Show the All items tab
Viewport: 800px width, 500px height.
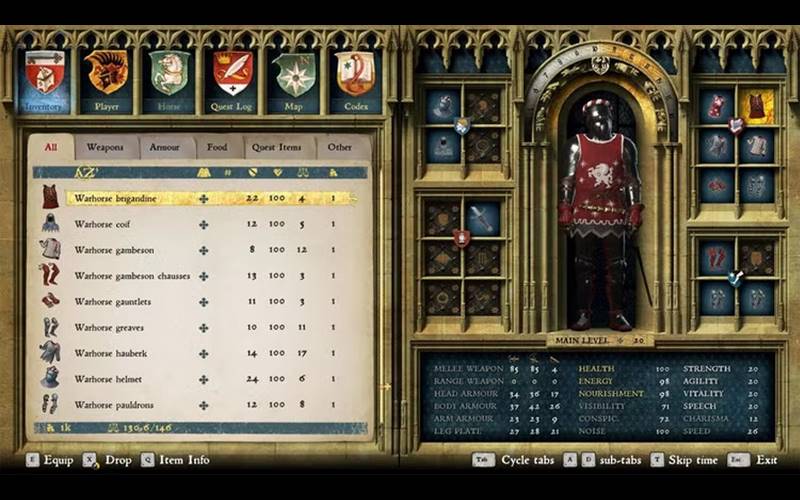[x=50, y=148]
